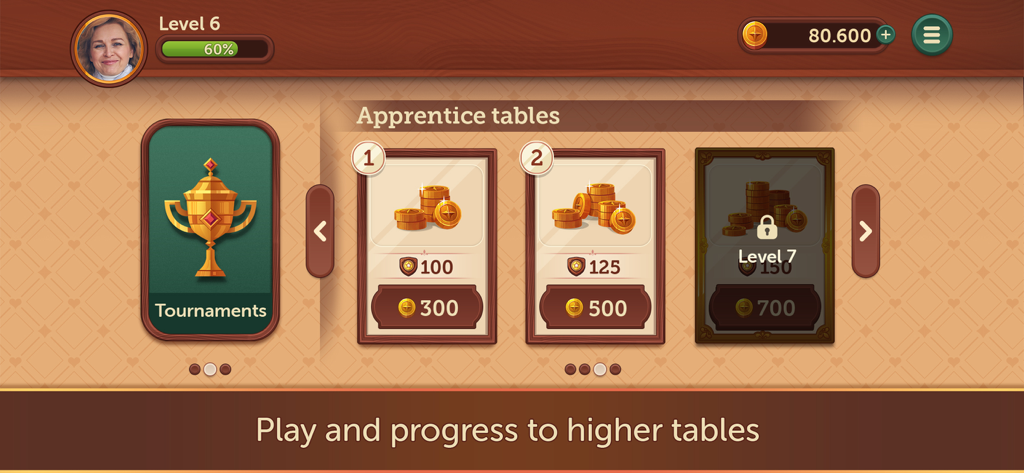The height and width of the screenshot is (473, 1024).
Task: Open the green hamburger menu
Action: 932,35
